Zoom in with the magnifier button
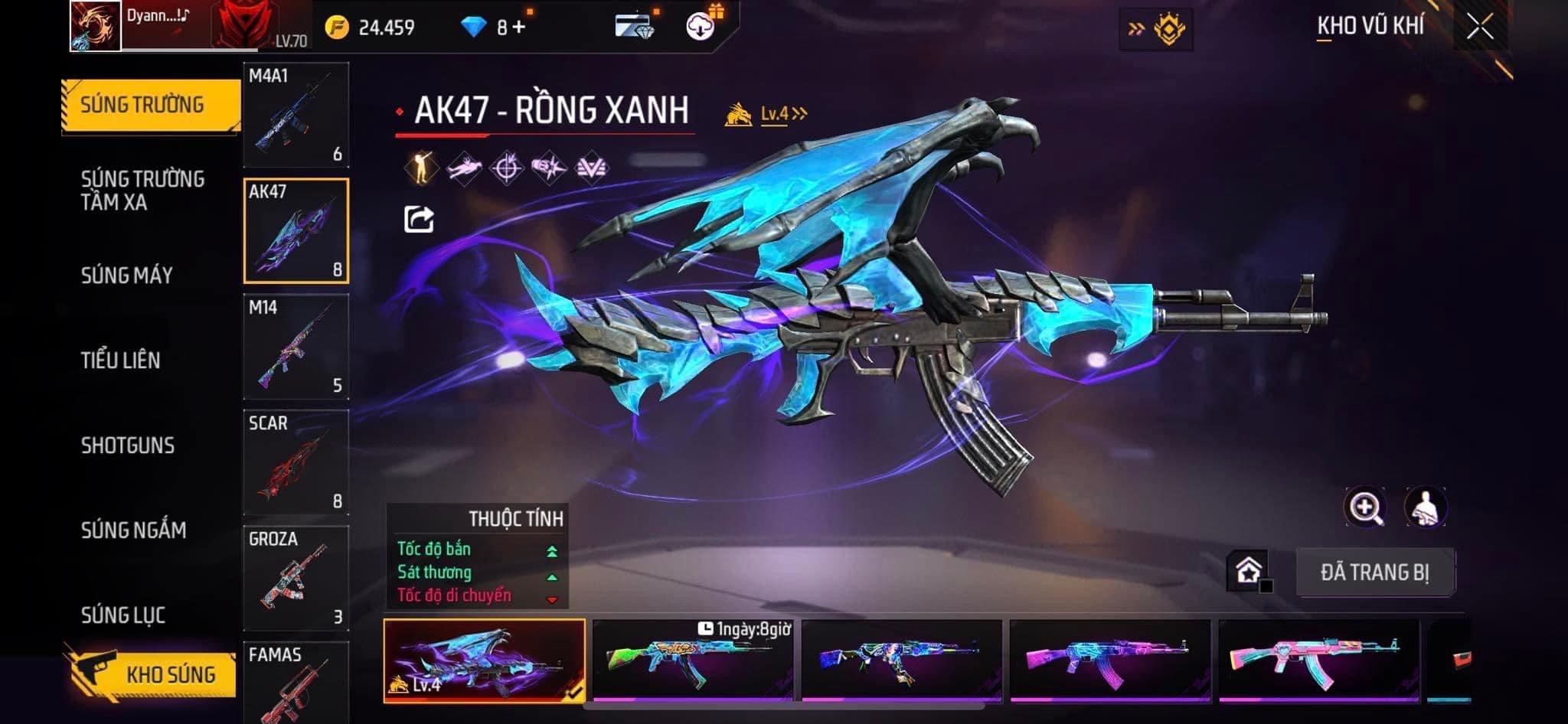 (1365, 507)
